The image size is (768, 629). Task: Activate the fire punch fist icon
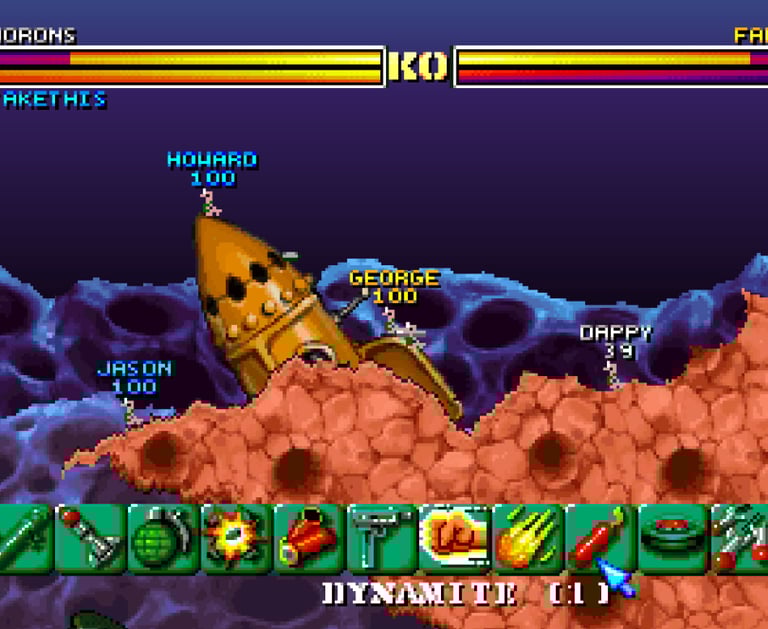tap(455, 538)
